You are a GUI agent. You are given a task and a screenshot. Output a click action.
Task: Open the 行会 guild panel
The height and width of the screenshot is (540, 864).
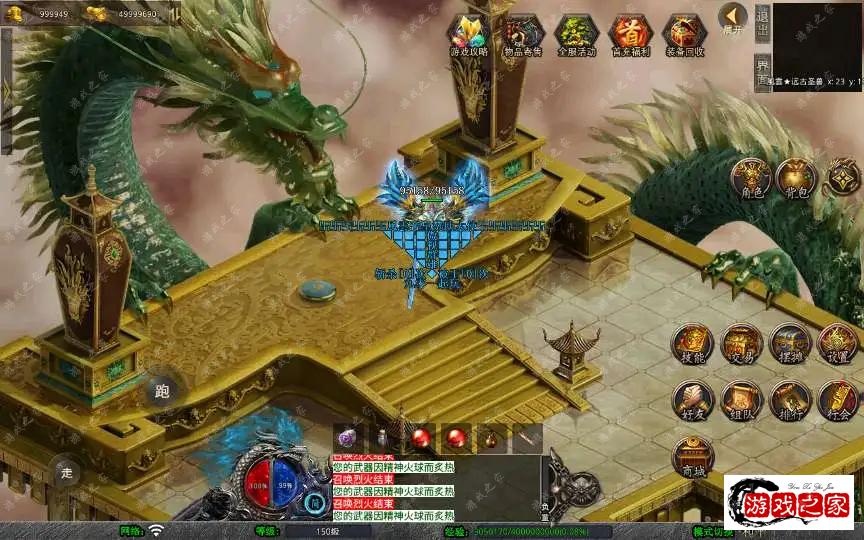pos(837,398)
